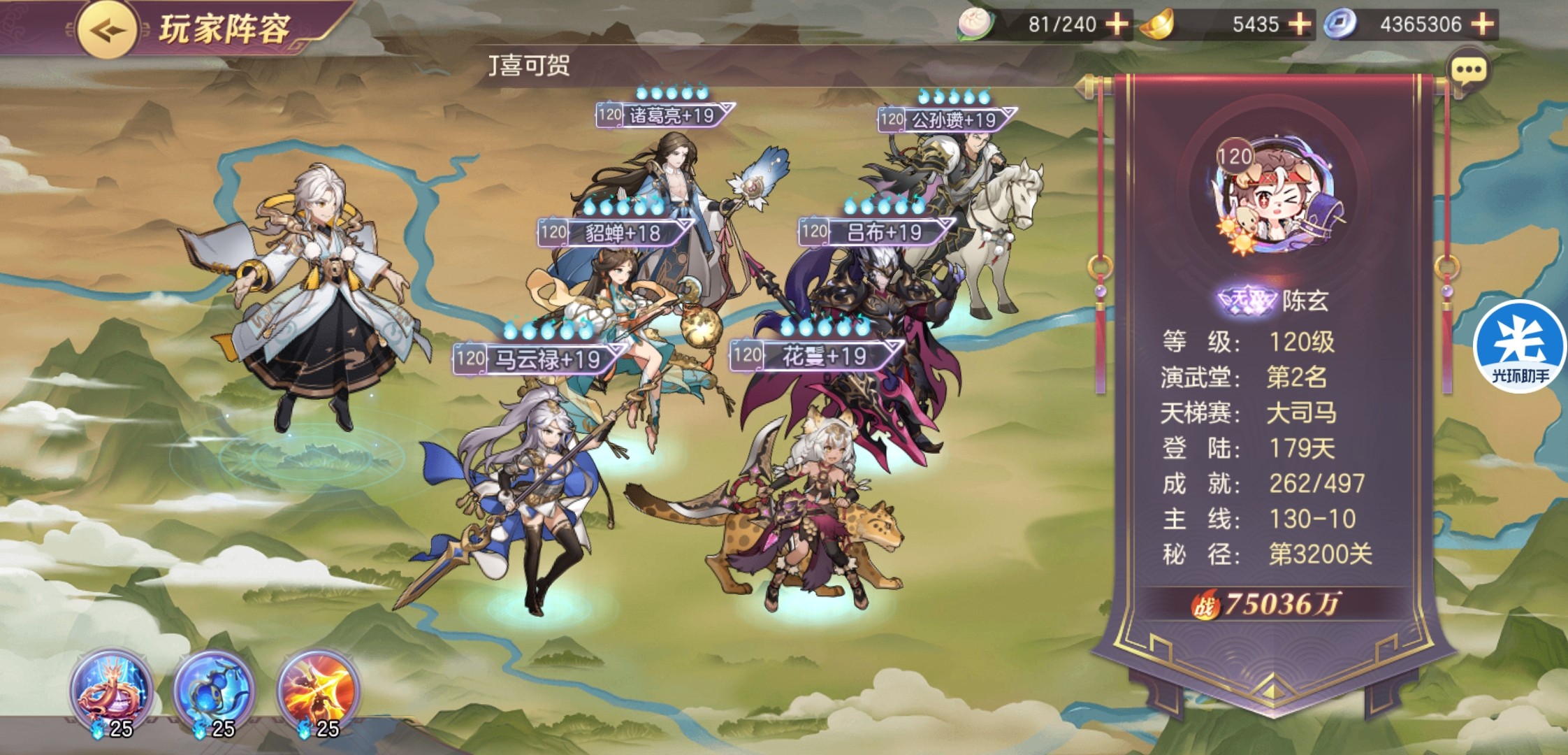Select the hero 诸葛亮+19 name tag
The image size is (1568, 755).
(x=663, y=115)
